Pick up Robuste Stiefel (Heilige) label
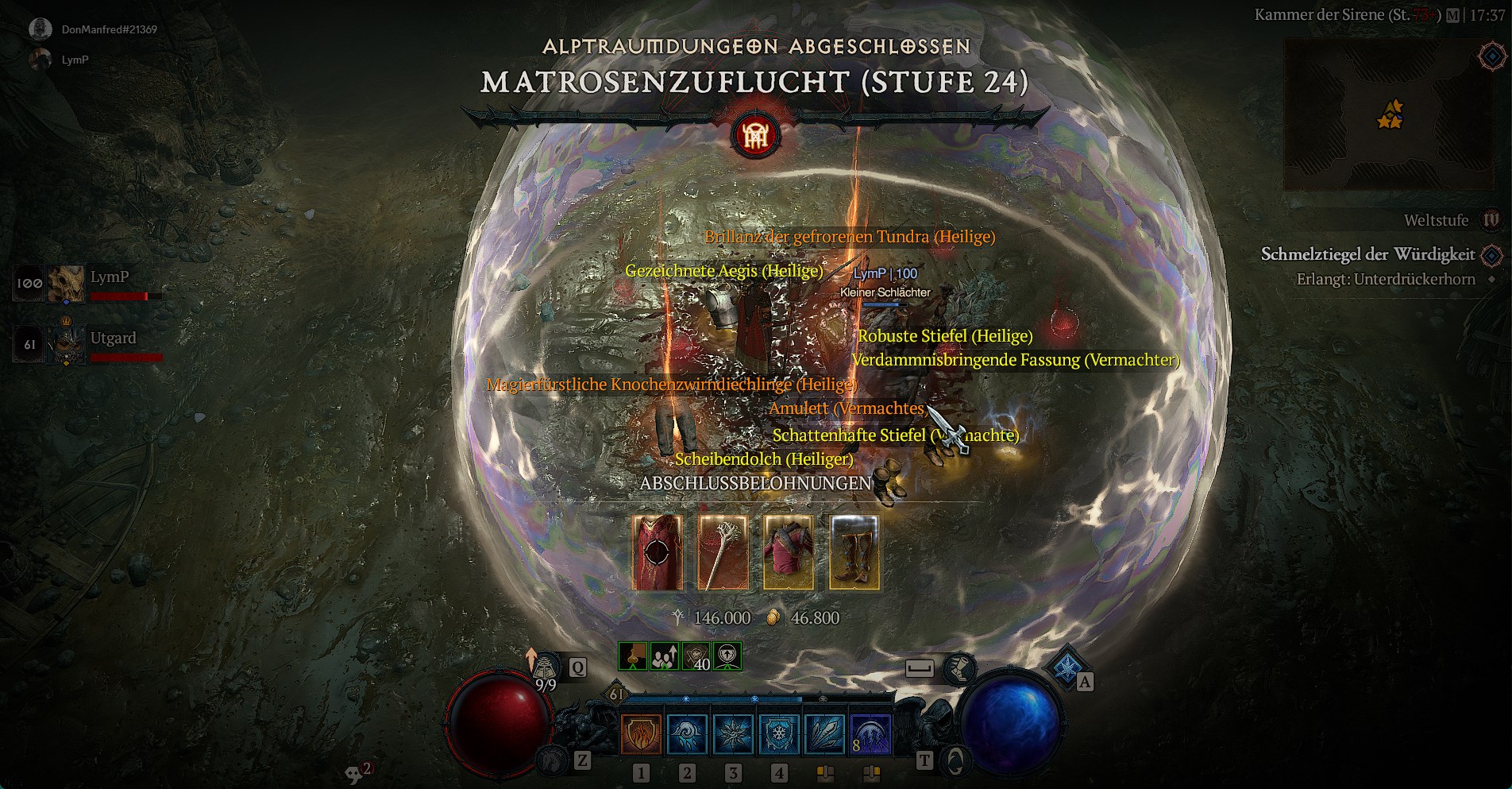This screenshot has height=789, width=1512. [x=945, y=336]
